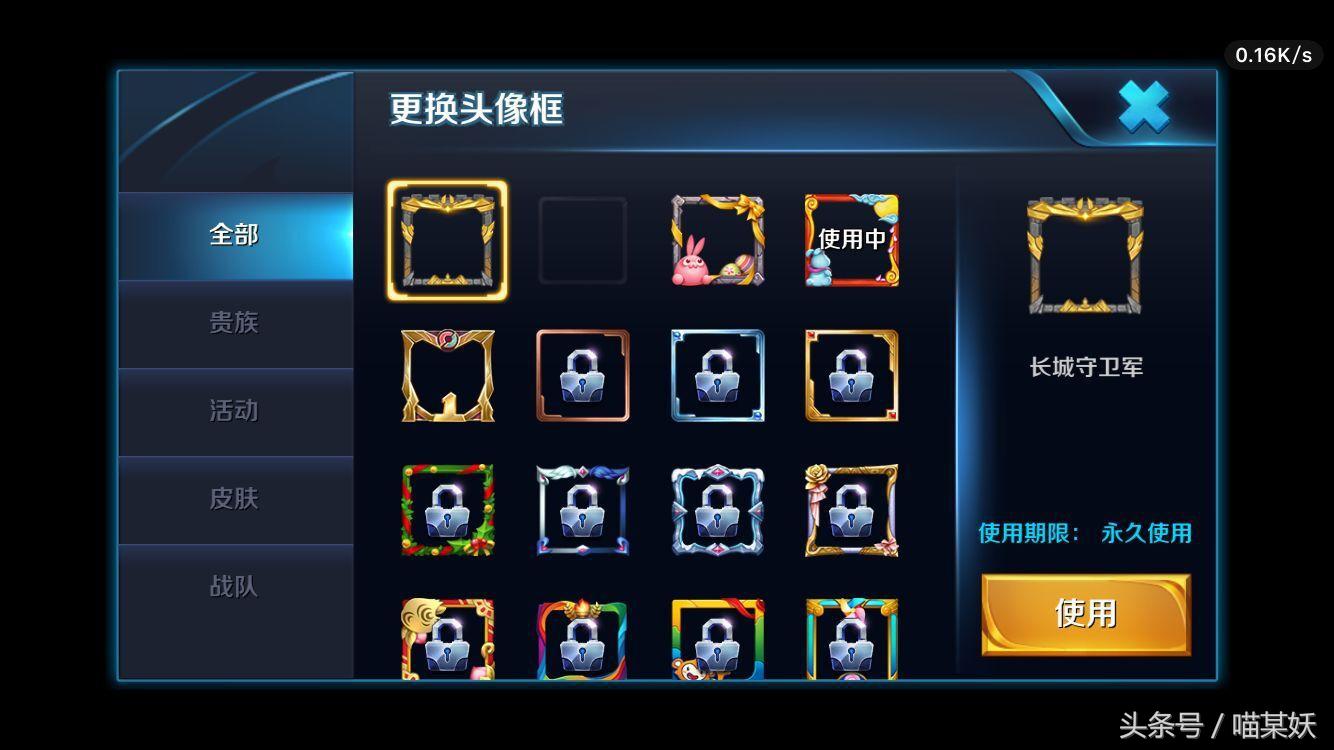The height and width of the screenshot is (750, 1334).
Task: Open the 活动 category
Action: pyautogui.click(x=234, y=411)
